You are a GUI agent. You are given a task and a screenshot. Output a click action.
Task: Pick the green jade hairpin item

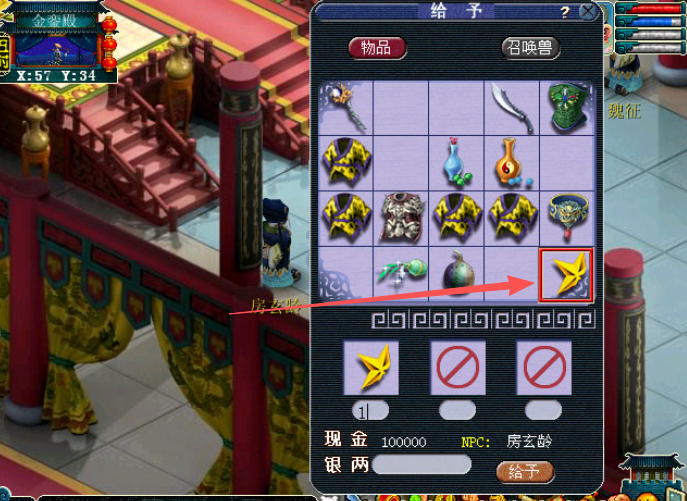(x=400, y=272)
